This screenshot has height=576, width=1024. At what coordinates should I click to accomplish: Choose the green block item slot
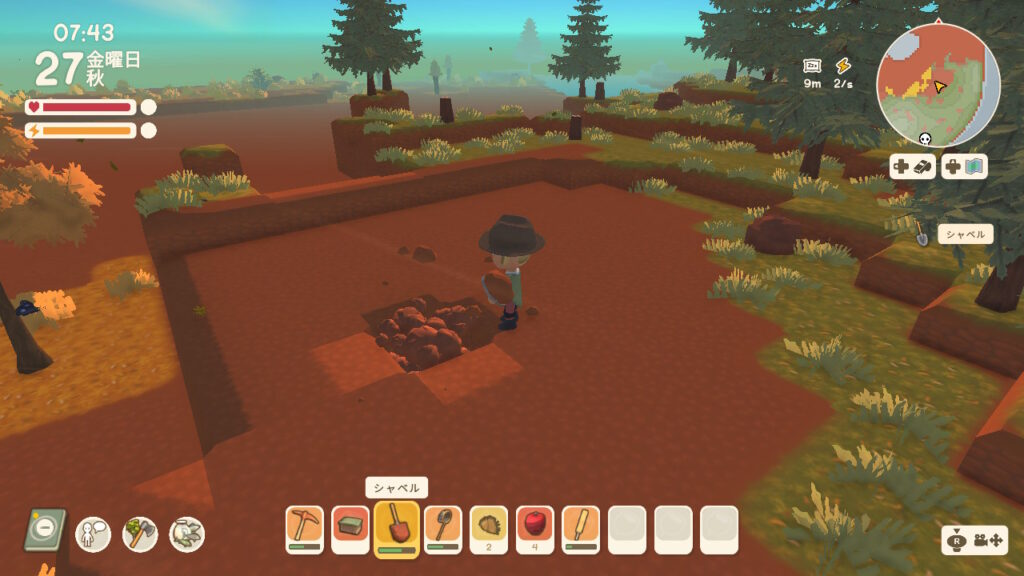(x=350, y=529)
